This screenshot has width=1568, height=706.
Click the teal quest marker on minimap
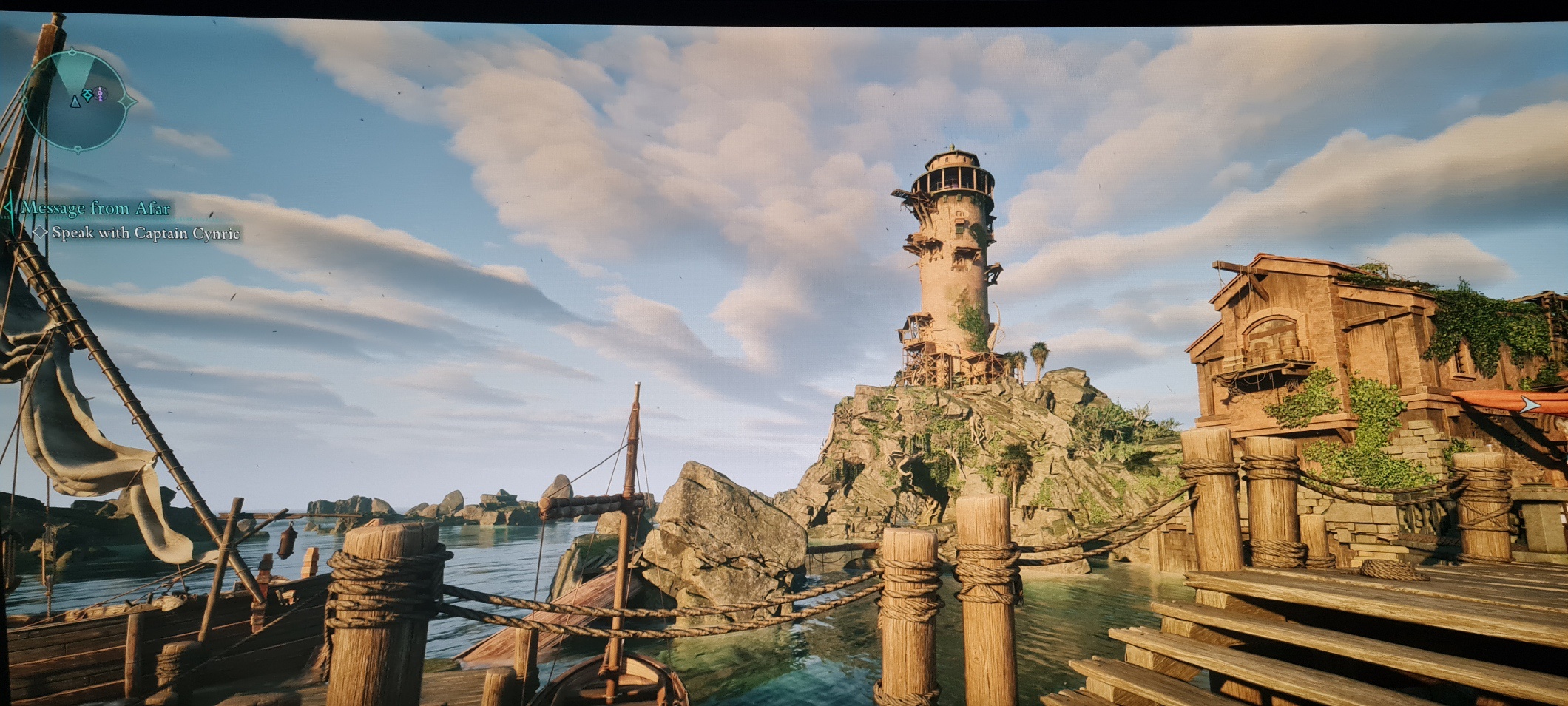(88, 95)
